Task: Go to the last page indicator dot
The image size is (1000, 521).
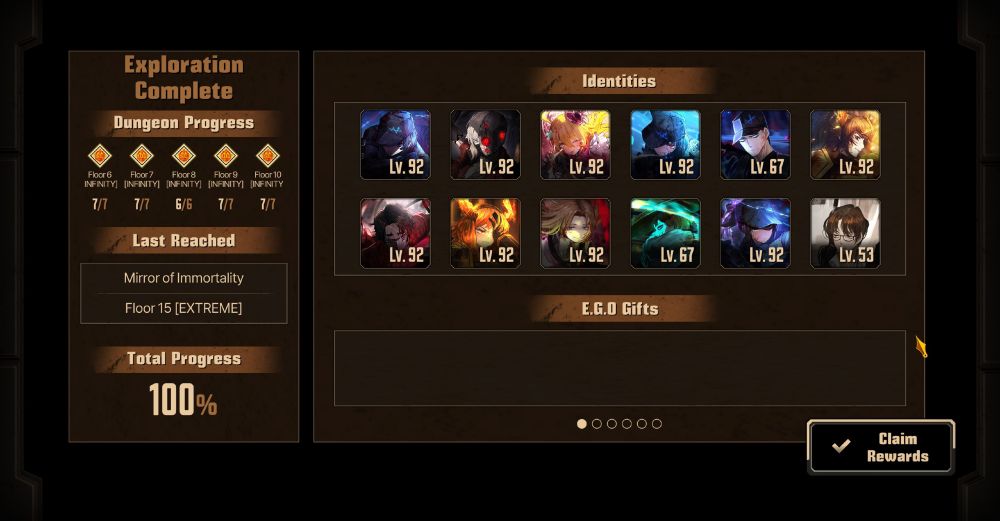Action: [x=657, y=424]
